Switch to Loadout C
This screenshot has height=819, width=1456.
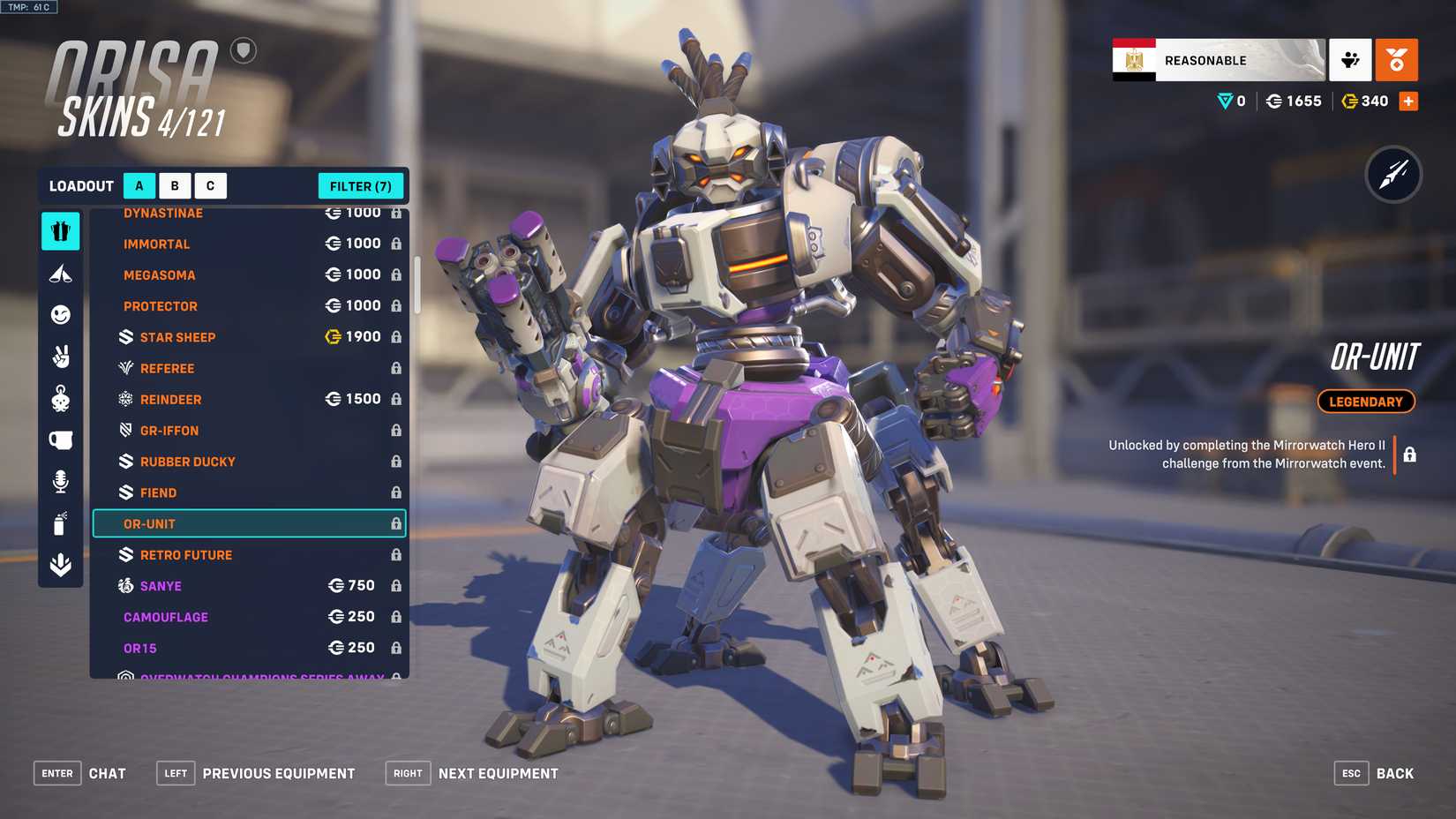(210, 185)
